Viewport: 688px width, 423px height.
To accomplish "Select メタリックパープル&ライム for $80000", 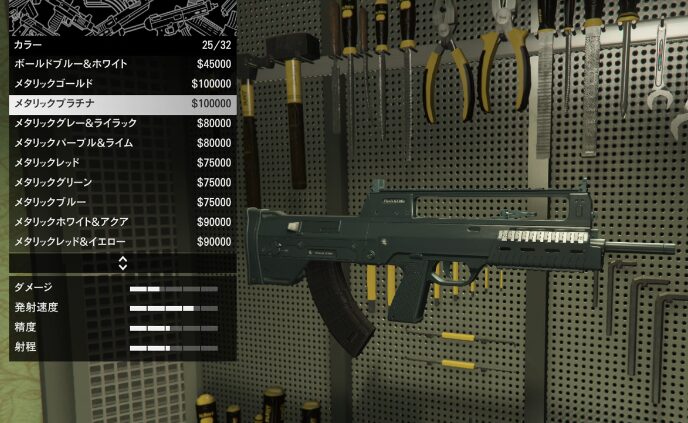I will click(x=120, y=143).
